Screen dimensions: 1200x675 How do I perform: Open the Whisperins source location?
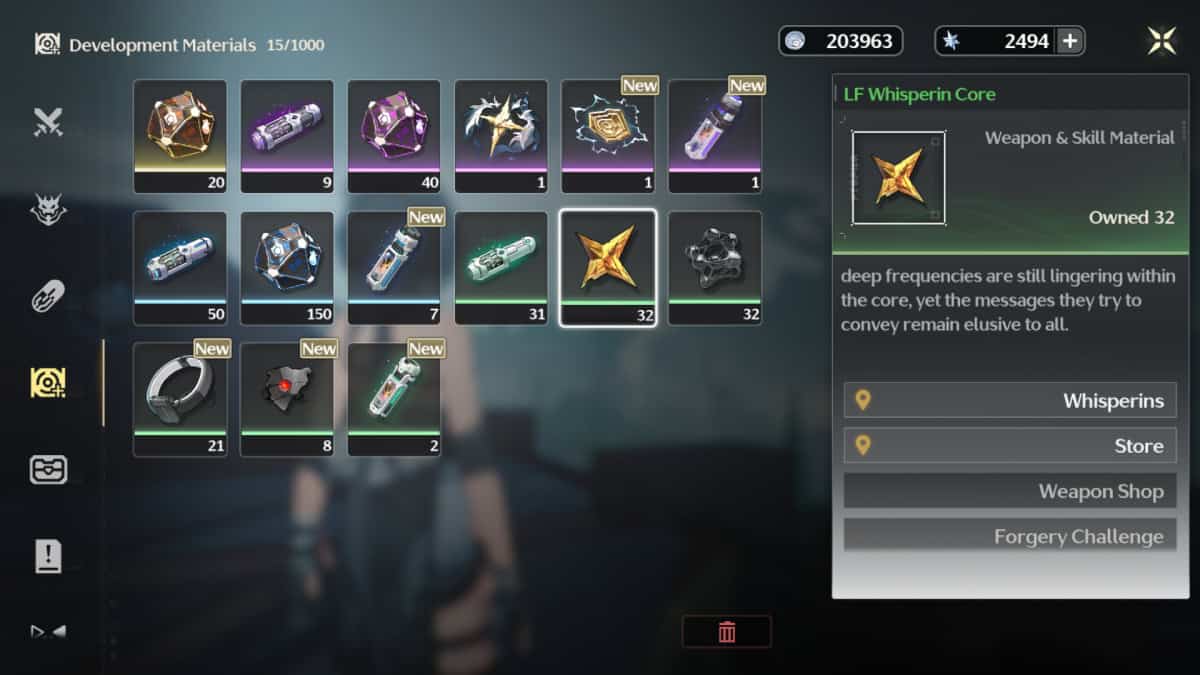(x=1010, y=401)
